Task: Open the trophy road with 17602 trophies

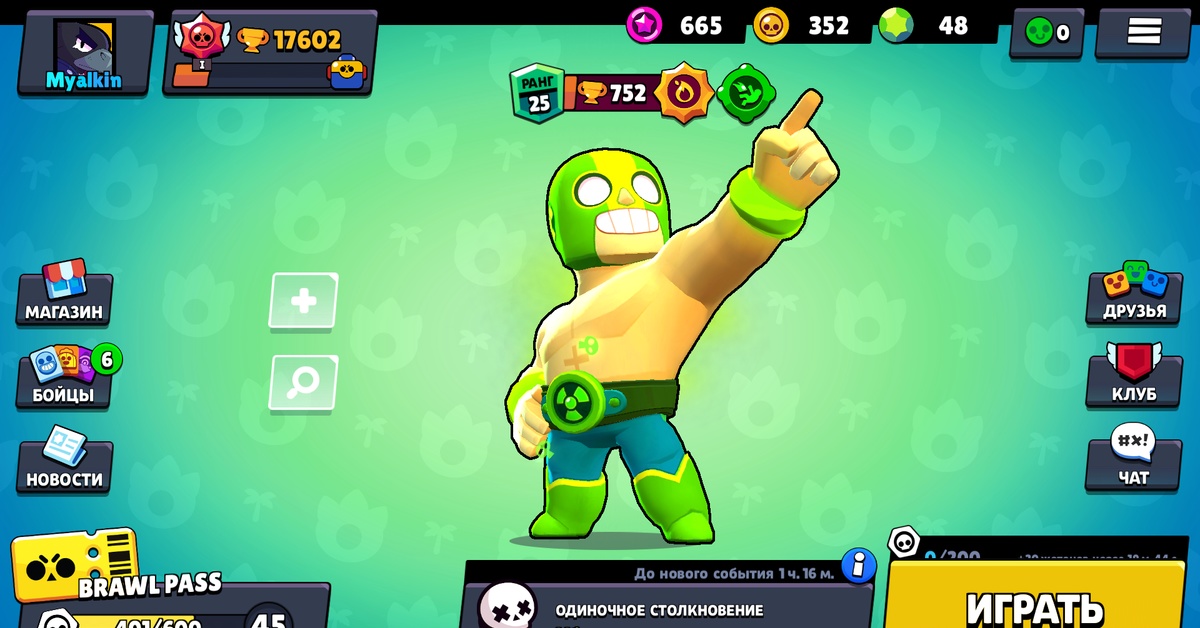Action: 270,52
